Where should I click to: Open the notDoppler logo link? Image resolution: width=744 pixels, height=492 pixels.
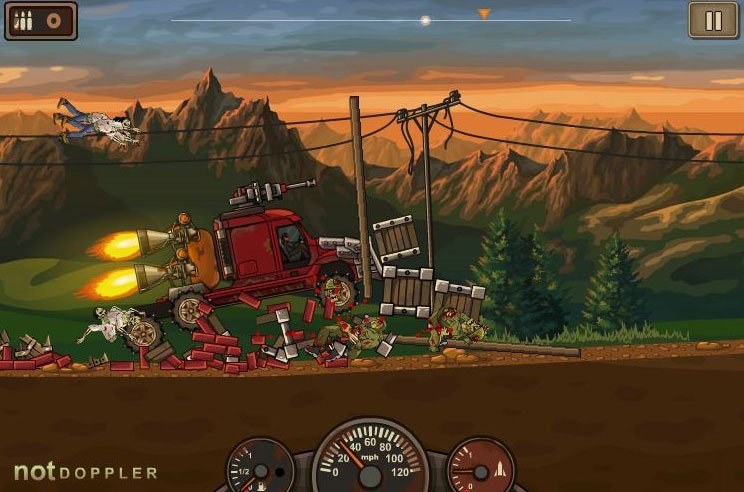click(85, 471)
